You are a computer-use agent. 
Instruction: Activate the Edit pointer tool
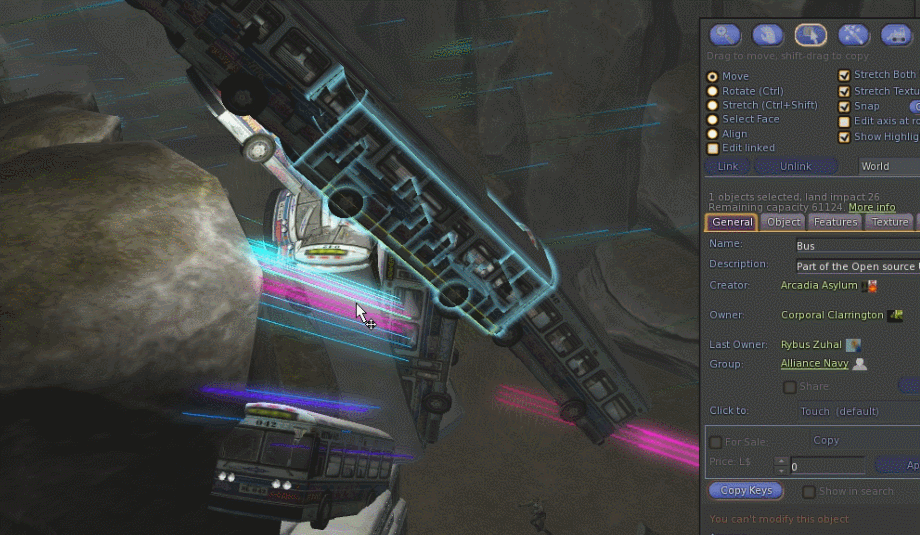click(x=811, y=35)
